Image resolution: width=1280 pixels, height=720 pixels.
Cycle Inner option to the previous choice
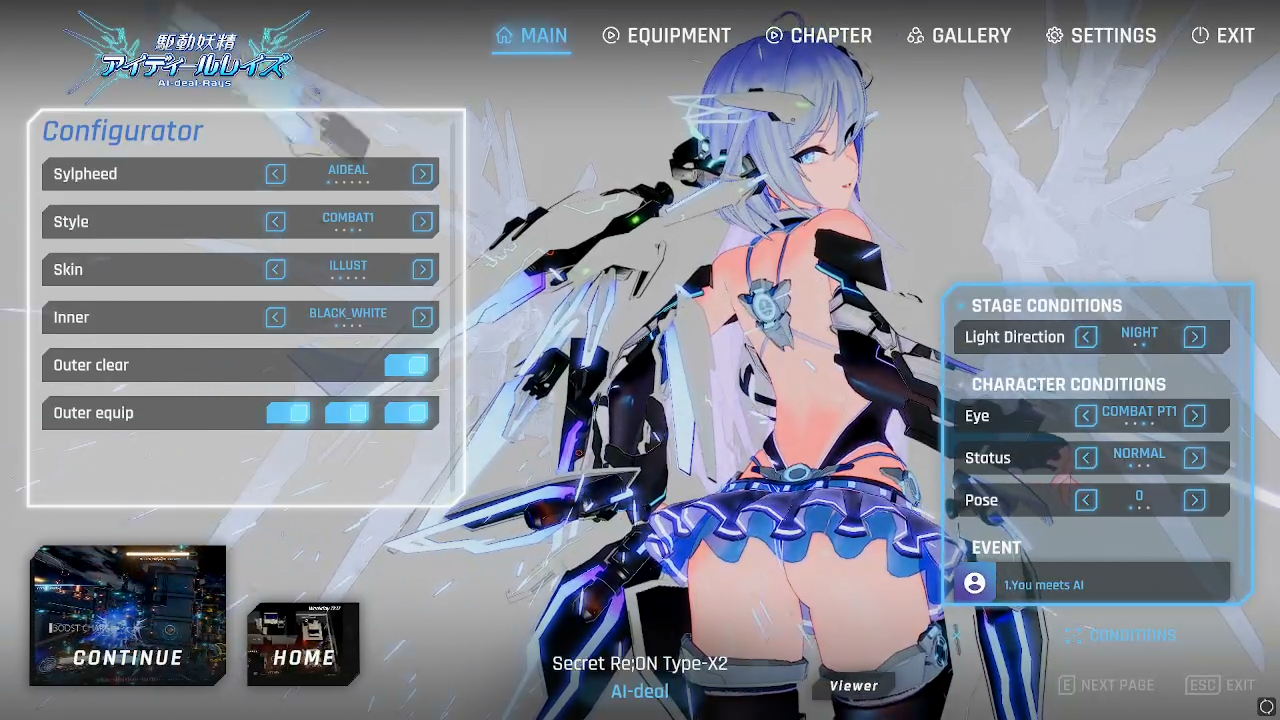pyautogui.click(x=276, y=318)
